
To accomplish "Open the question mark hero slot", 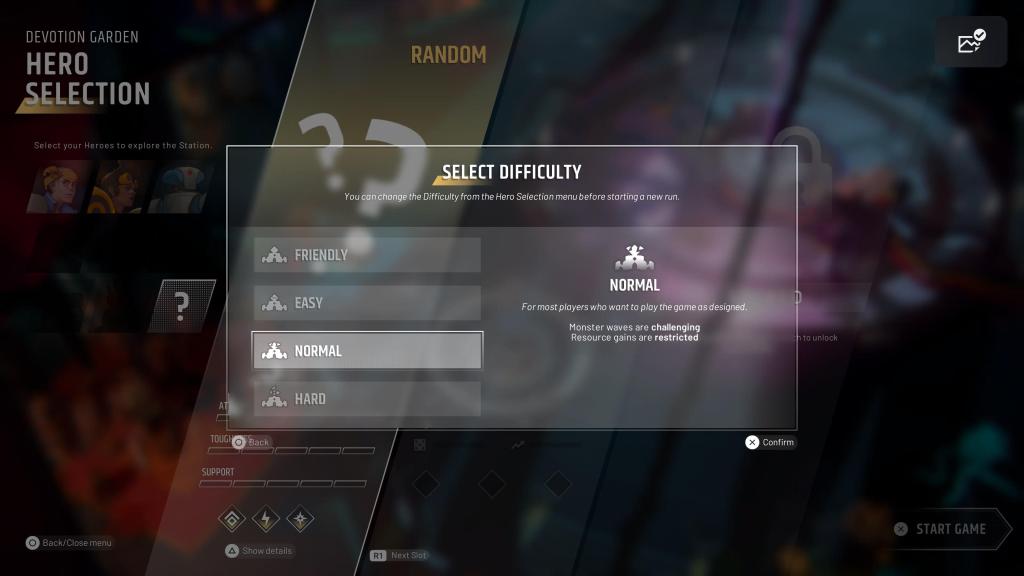I will coord(181,306).
